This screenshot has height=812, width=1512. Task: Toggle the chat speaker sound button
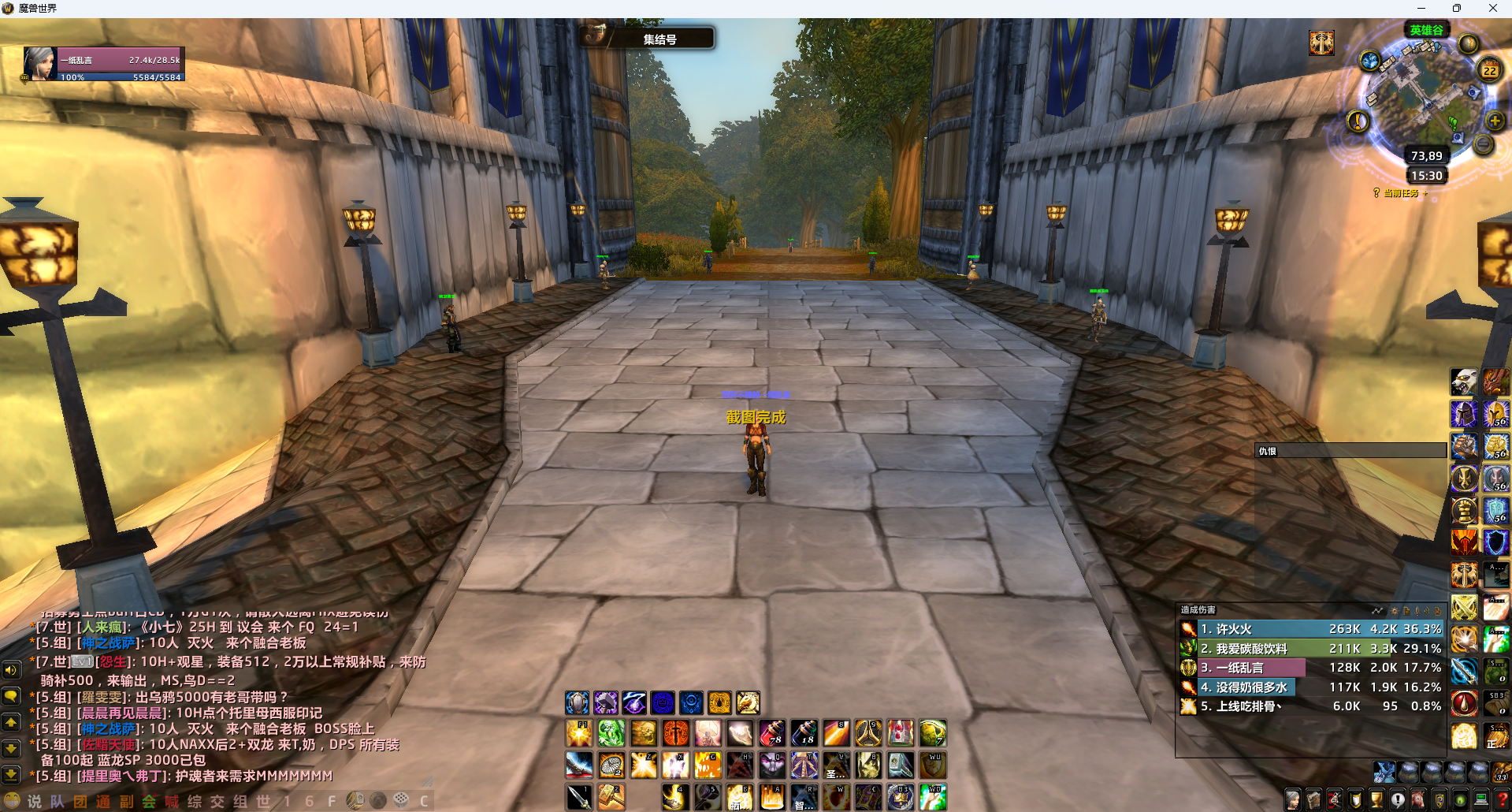pos(11,670)
